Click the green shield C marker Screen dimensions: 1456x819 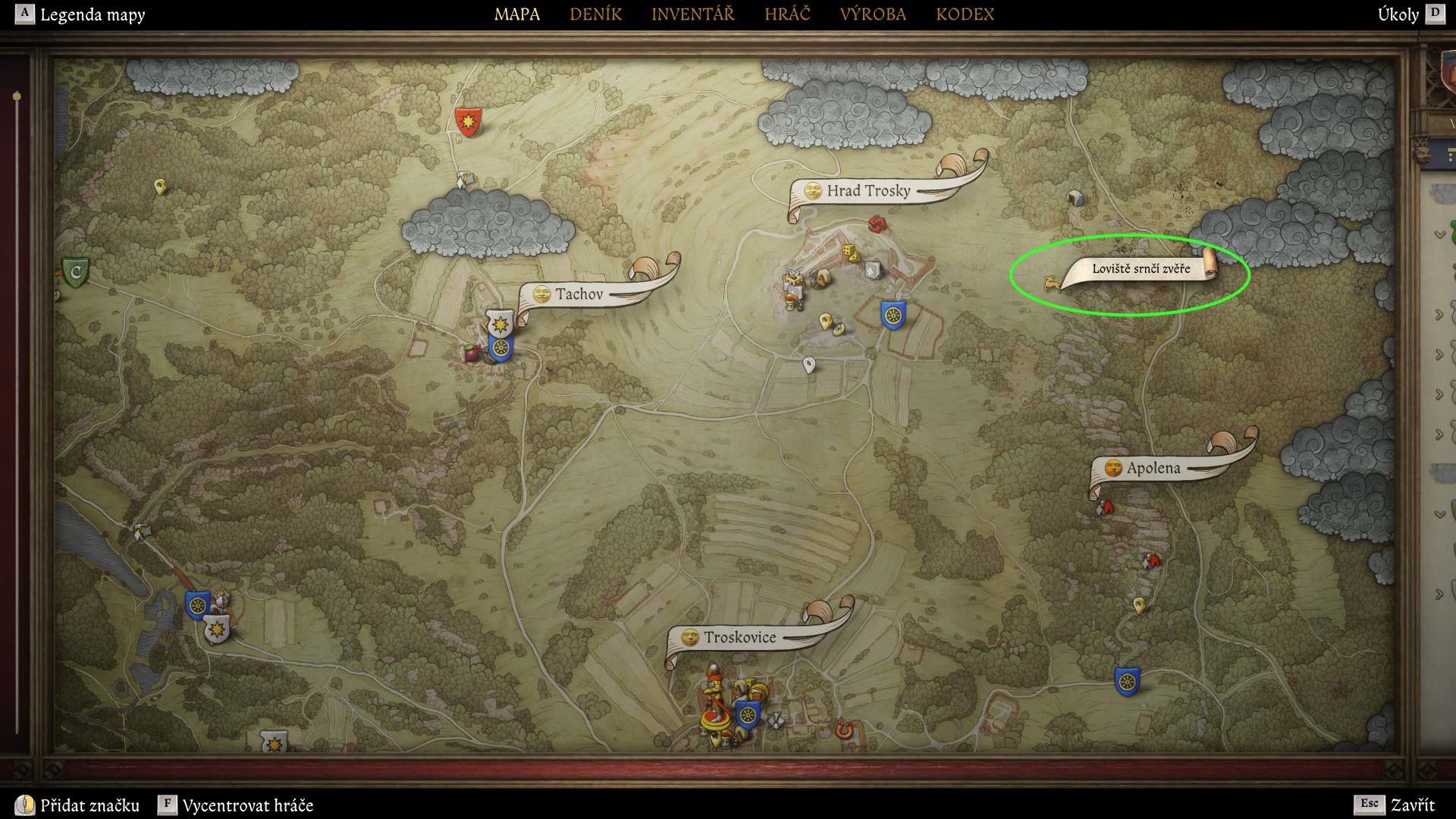point(75,272)
